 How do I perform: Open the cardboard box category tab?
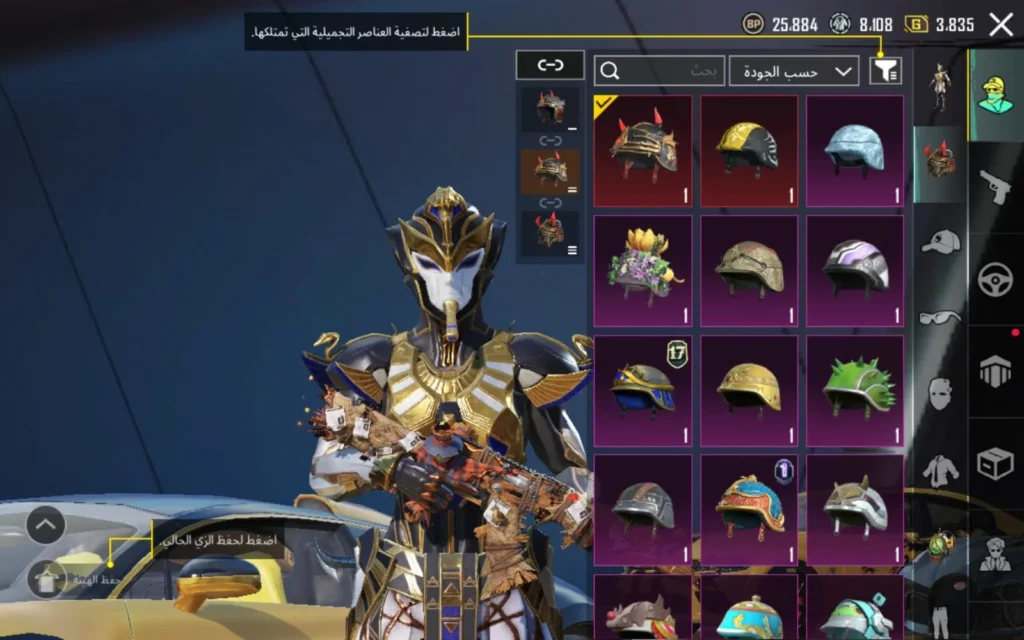point(995,463)
